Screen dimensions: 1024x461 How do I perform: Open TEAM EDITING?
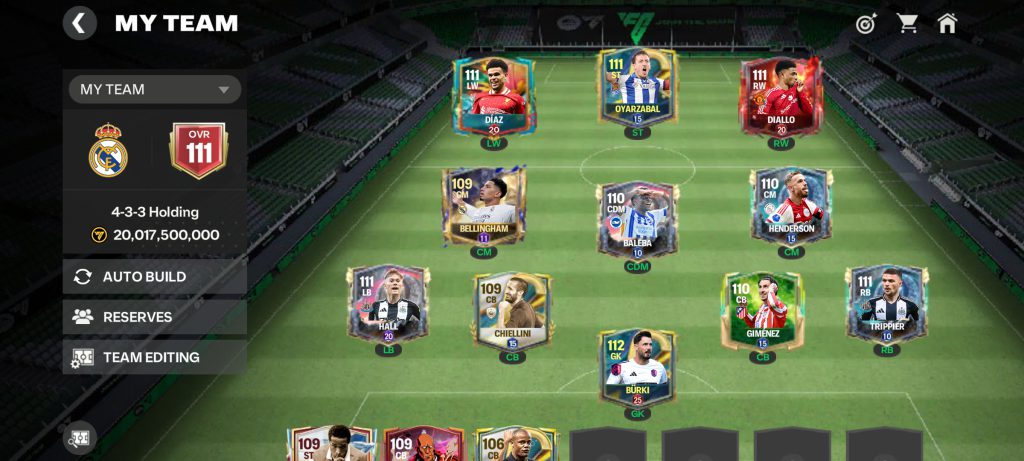pos(155,357)
